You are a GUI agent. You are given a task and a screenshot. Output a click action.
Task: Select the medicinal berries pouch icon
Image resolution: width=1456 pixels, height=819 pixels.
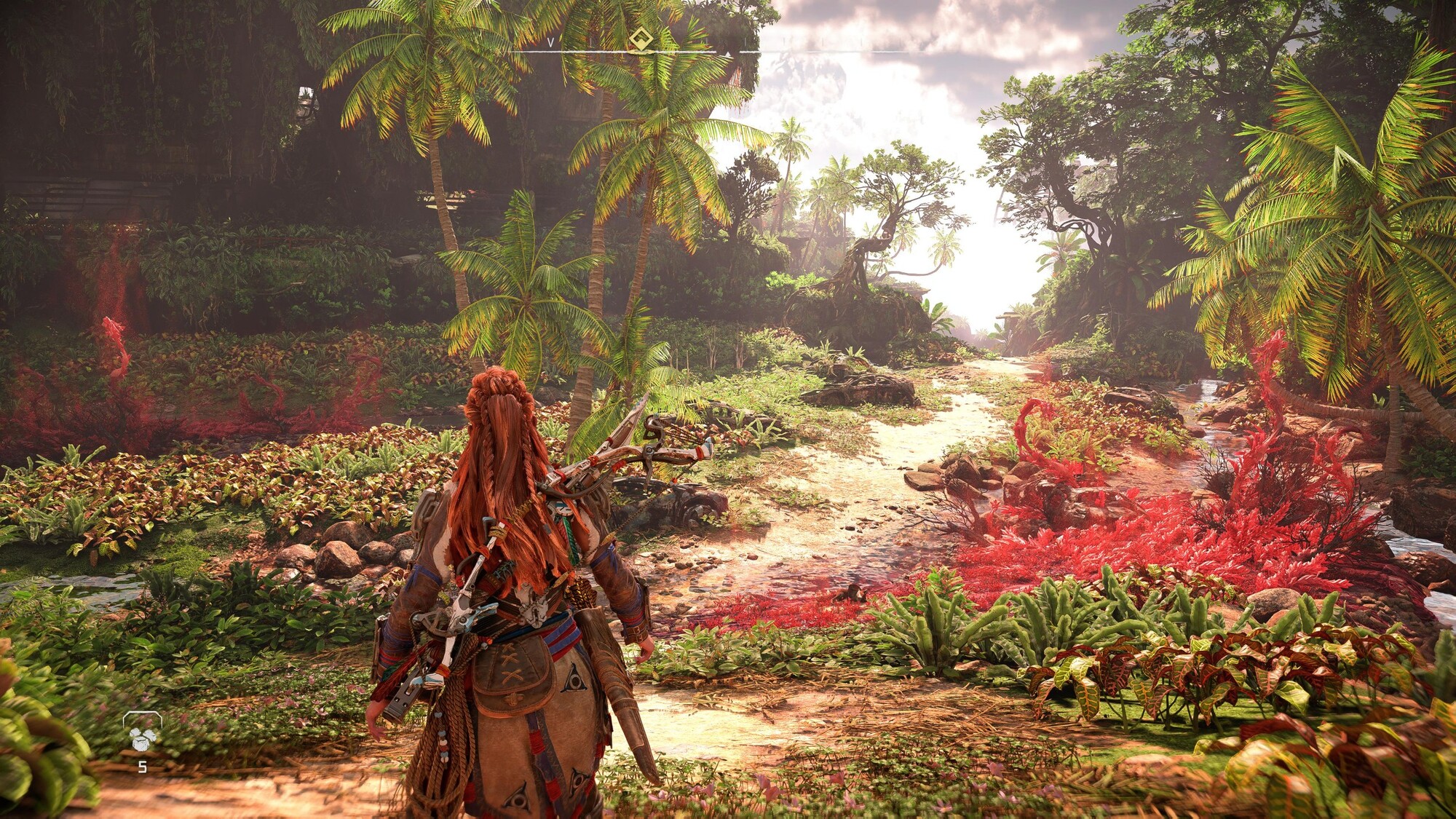pos(142,732)
